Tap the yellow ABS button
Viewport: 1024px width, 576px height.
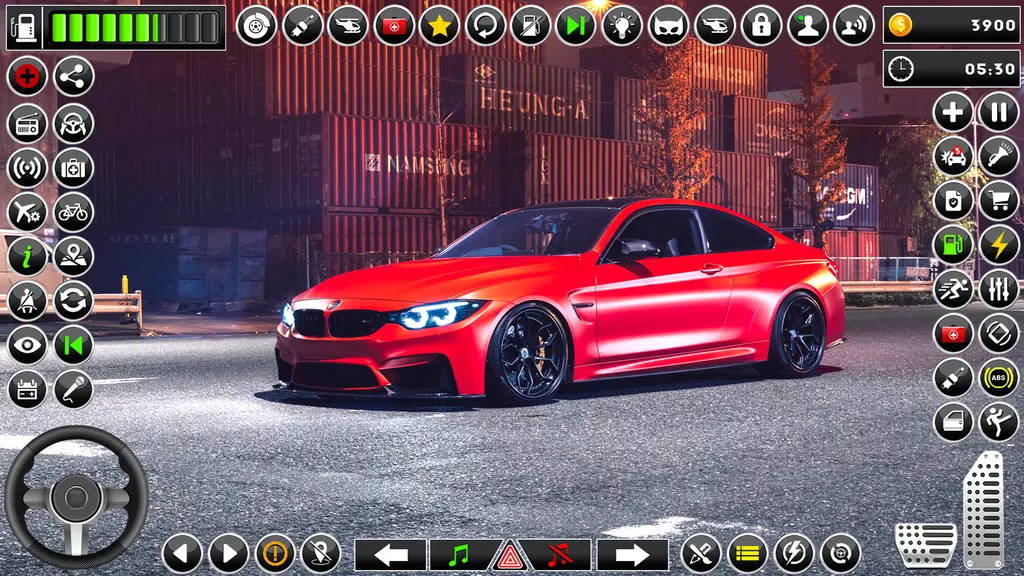coord(998,377)
